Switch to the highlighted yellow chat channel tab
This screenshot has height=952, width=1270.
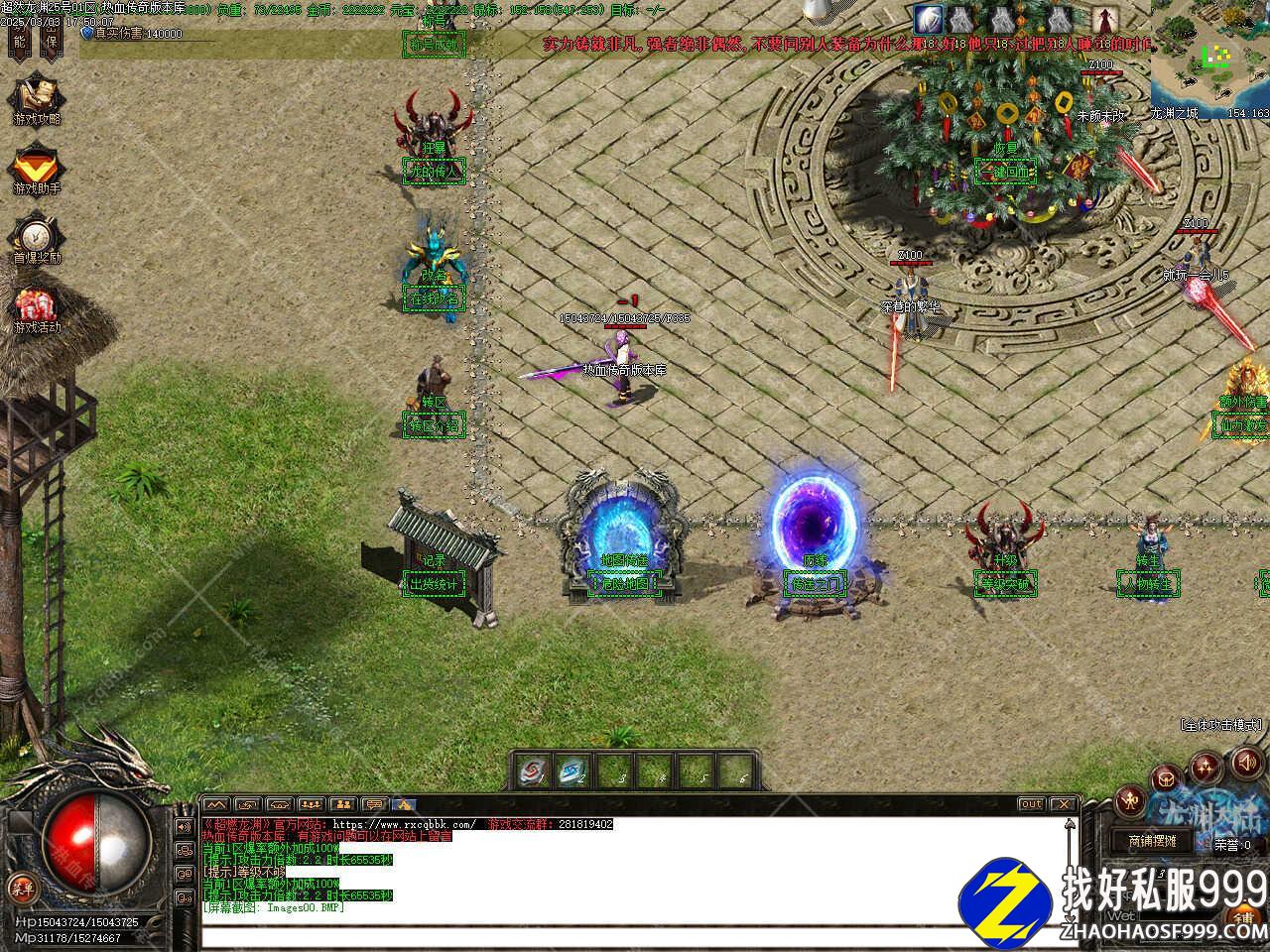coord(404,803)
